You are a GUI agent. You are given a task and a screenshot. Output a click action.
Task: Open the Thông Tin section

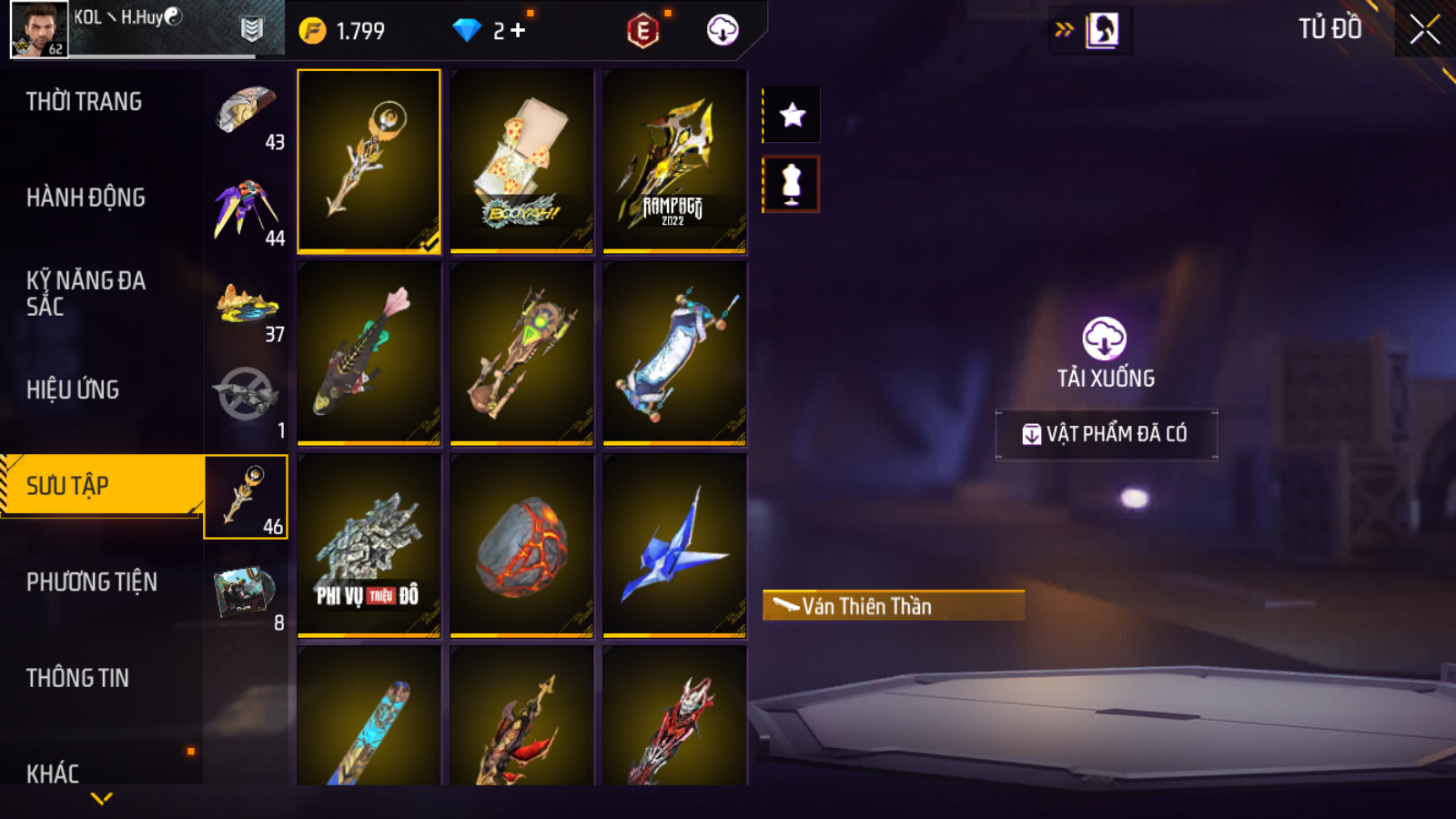point(77,678)
